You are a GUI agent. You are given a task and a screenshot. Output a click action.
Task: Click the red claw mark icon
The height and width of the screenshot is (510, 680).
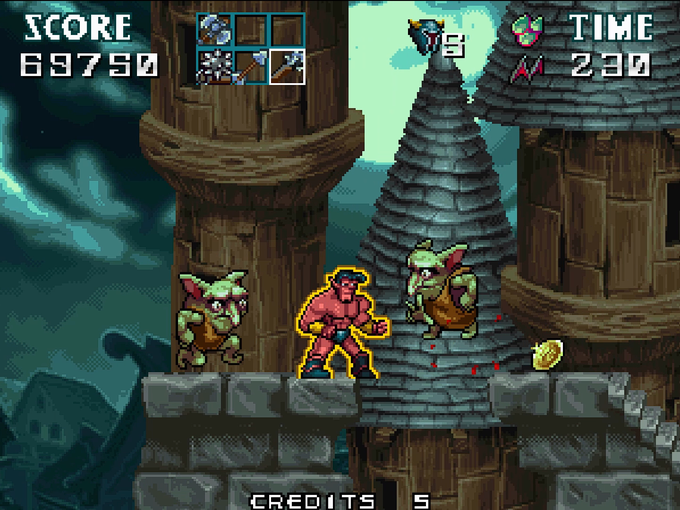click(x=527, y=67)
